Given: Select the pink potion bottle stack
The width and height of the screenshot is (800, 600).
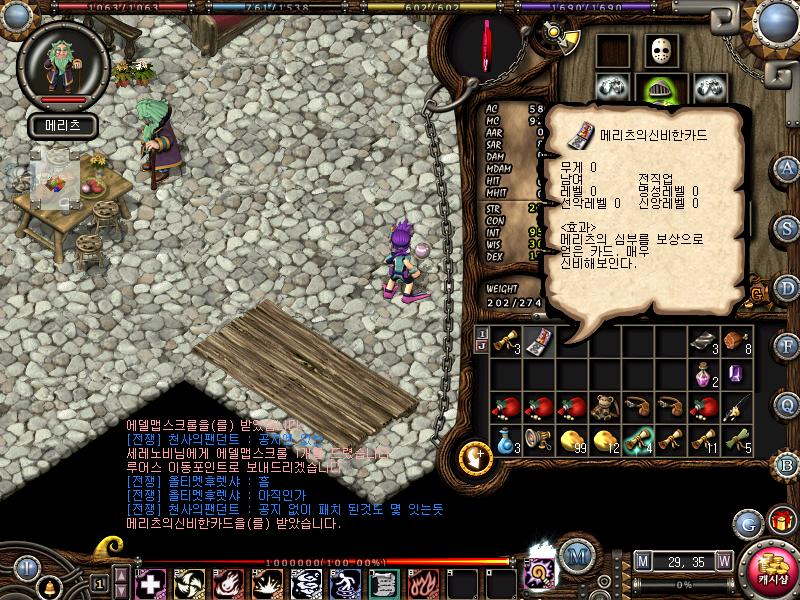Looking at the screenshot, I should (703, 374).
